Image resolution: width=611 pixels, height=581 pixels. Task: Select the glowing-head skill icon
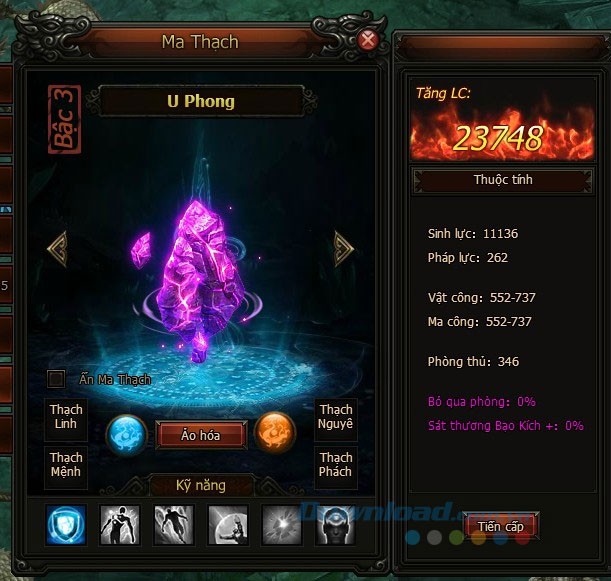(x=336, y=525)
